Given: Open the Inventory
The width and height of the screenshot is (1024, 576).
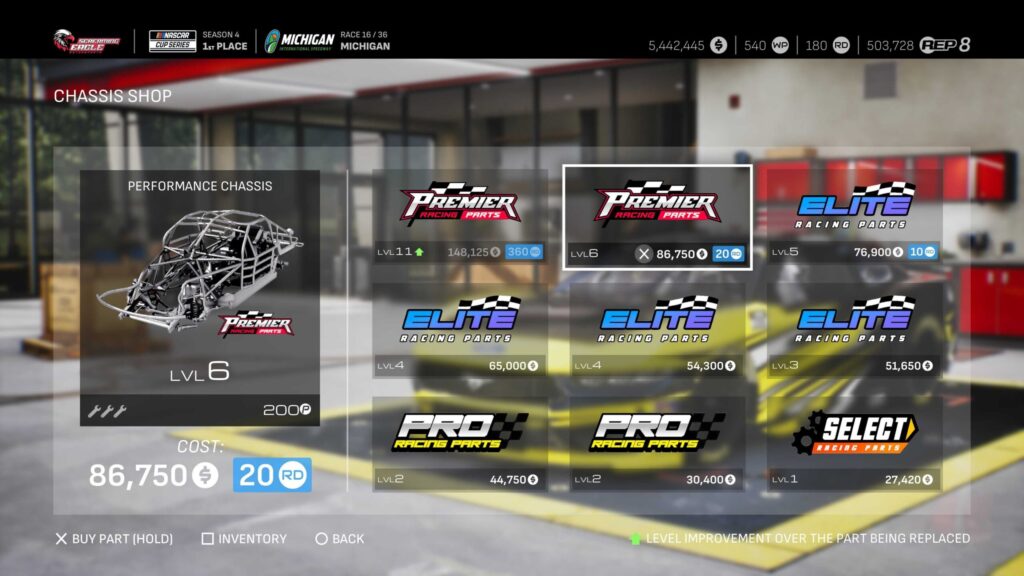Looking at the screenshot, I should [x=244, y=539].
